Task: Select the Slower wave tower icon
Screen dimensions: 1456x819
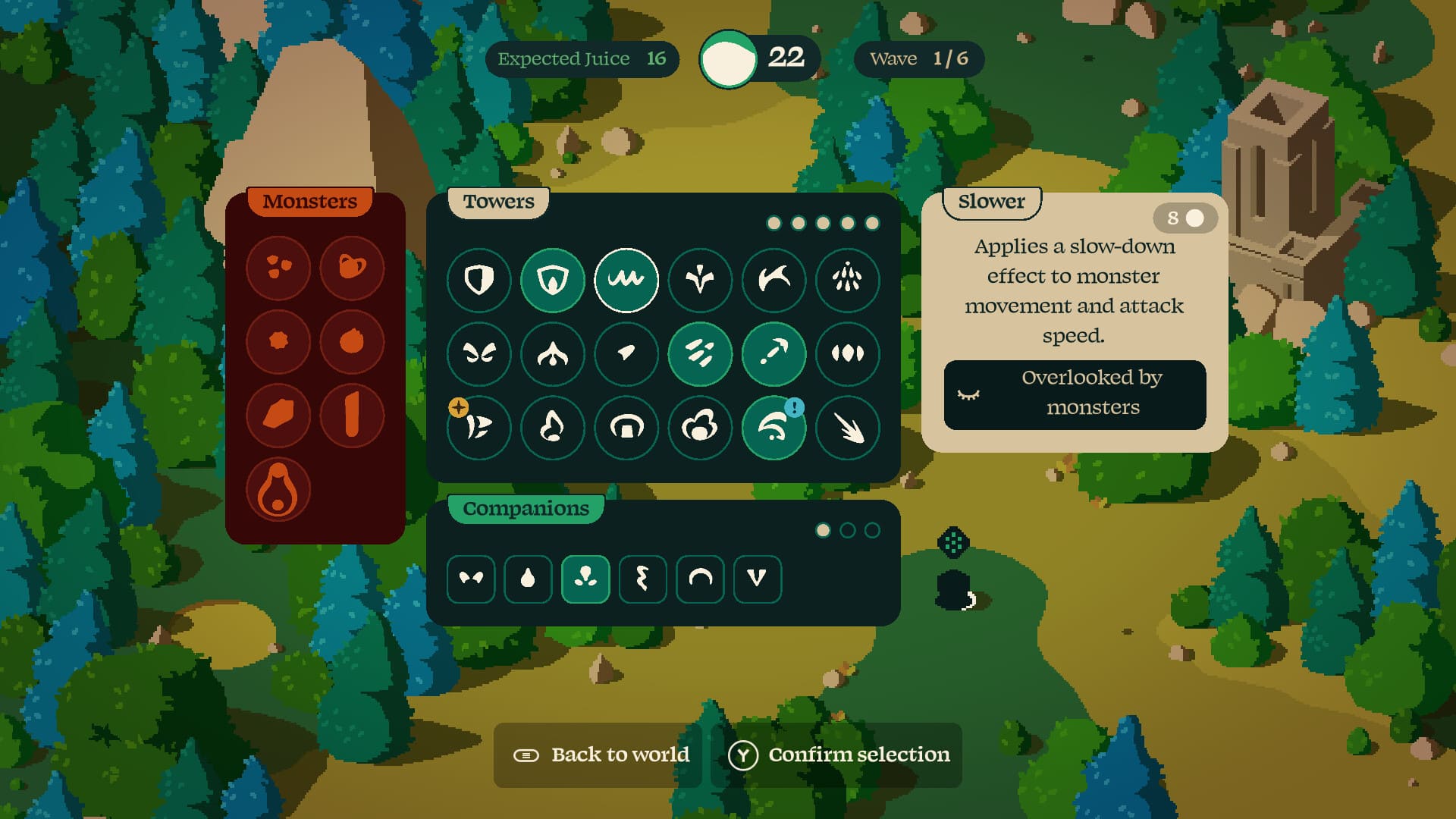Action: [x=626, y=280]
